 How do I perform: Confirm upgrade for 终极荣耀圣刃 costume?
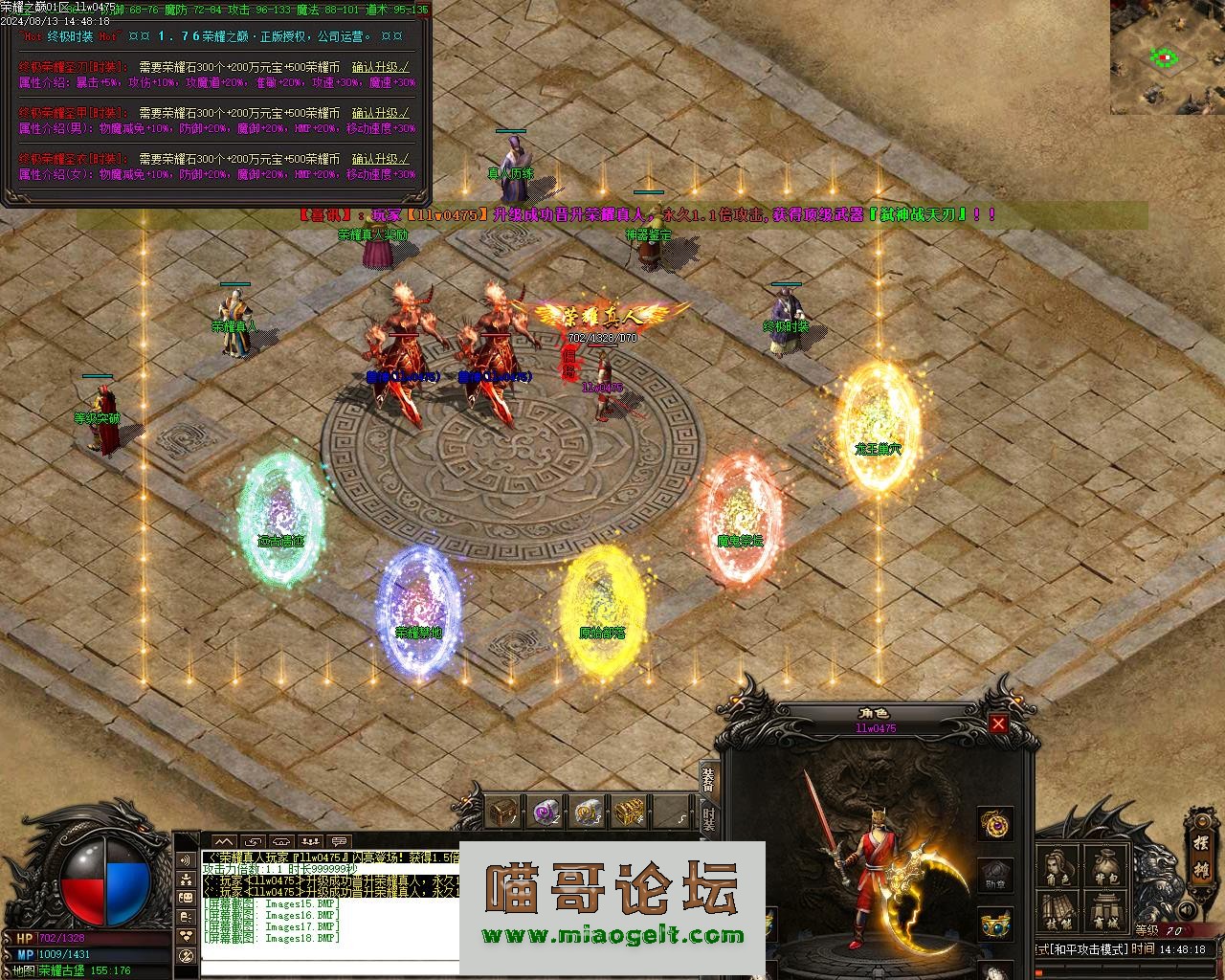(380, 67)
